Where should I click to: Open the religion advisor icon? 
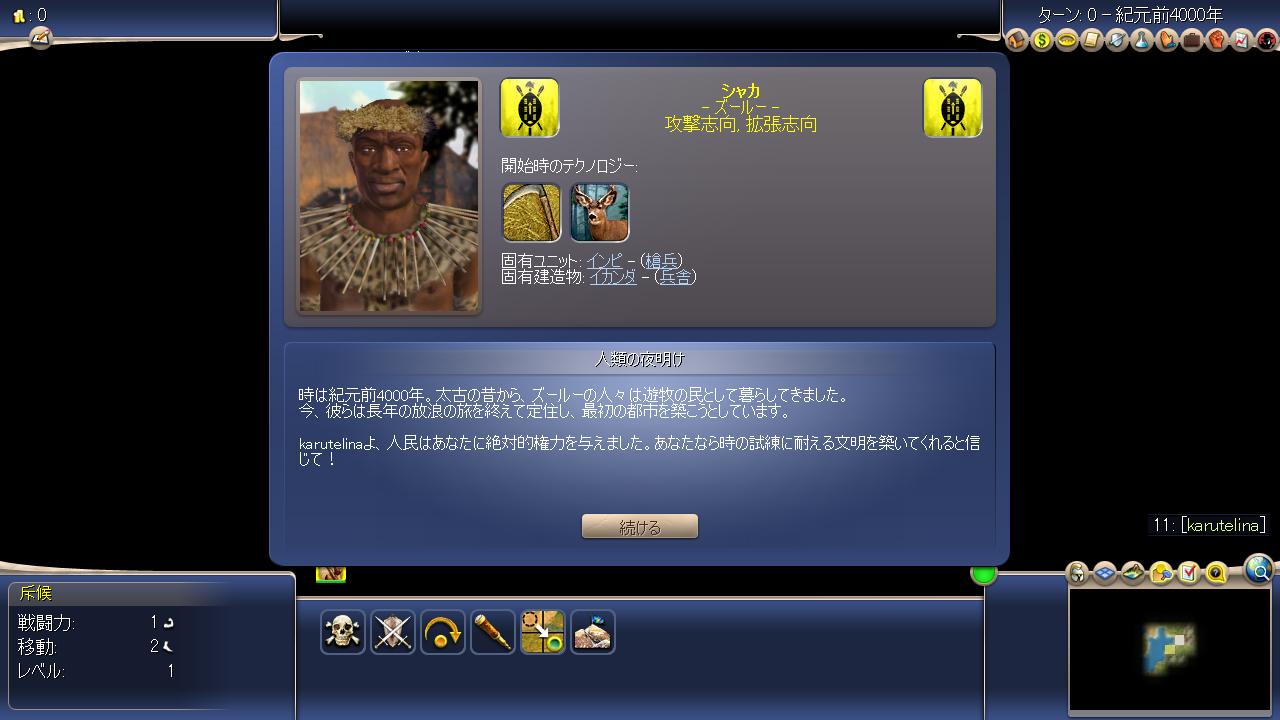tap(1168, 40)
